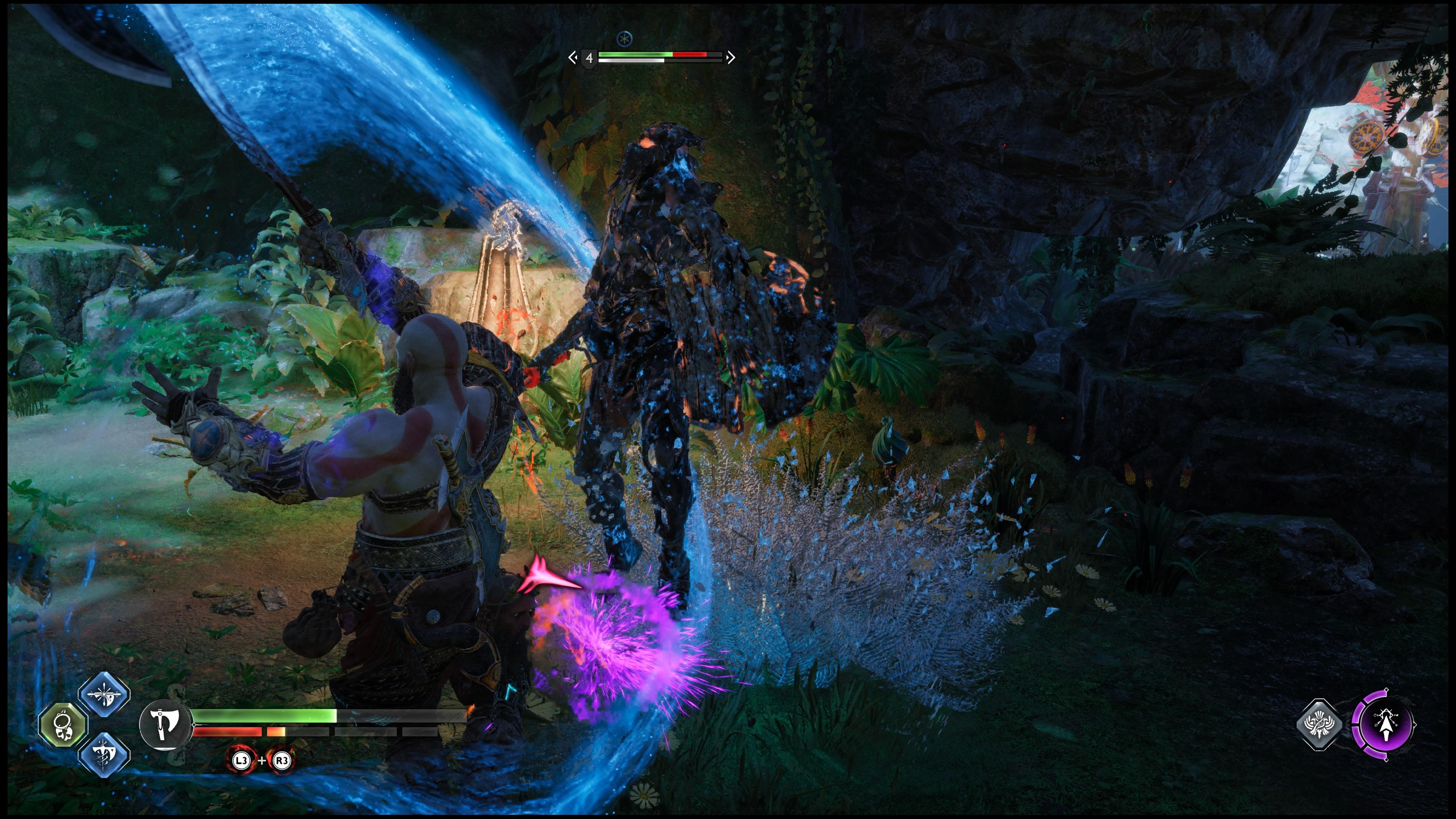Select the grey twin-birds summon icon

tap(1319, 725)
